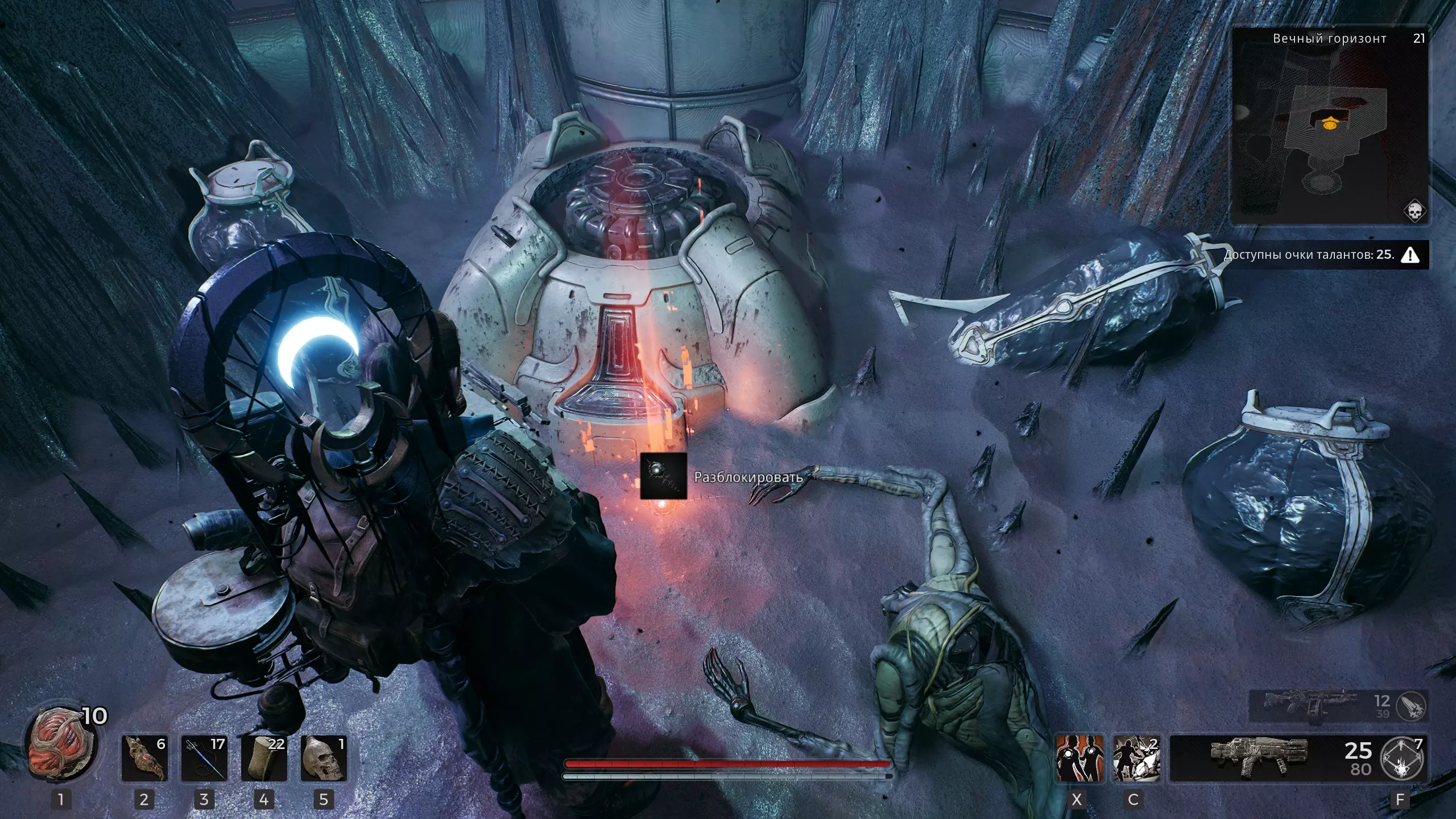Image resolution: width=1456 pixels, height=819 pixels.
Task: Select the glowing root consumable slot
Action: tap(144, 758)
